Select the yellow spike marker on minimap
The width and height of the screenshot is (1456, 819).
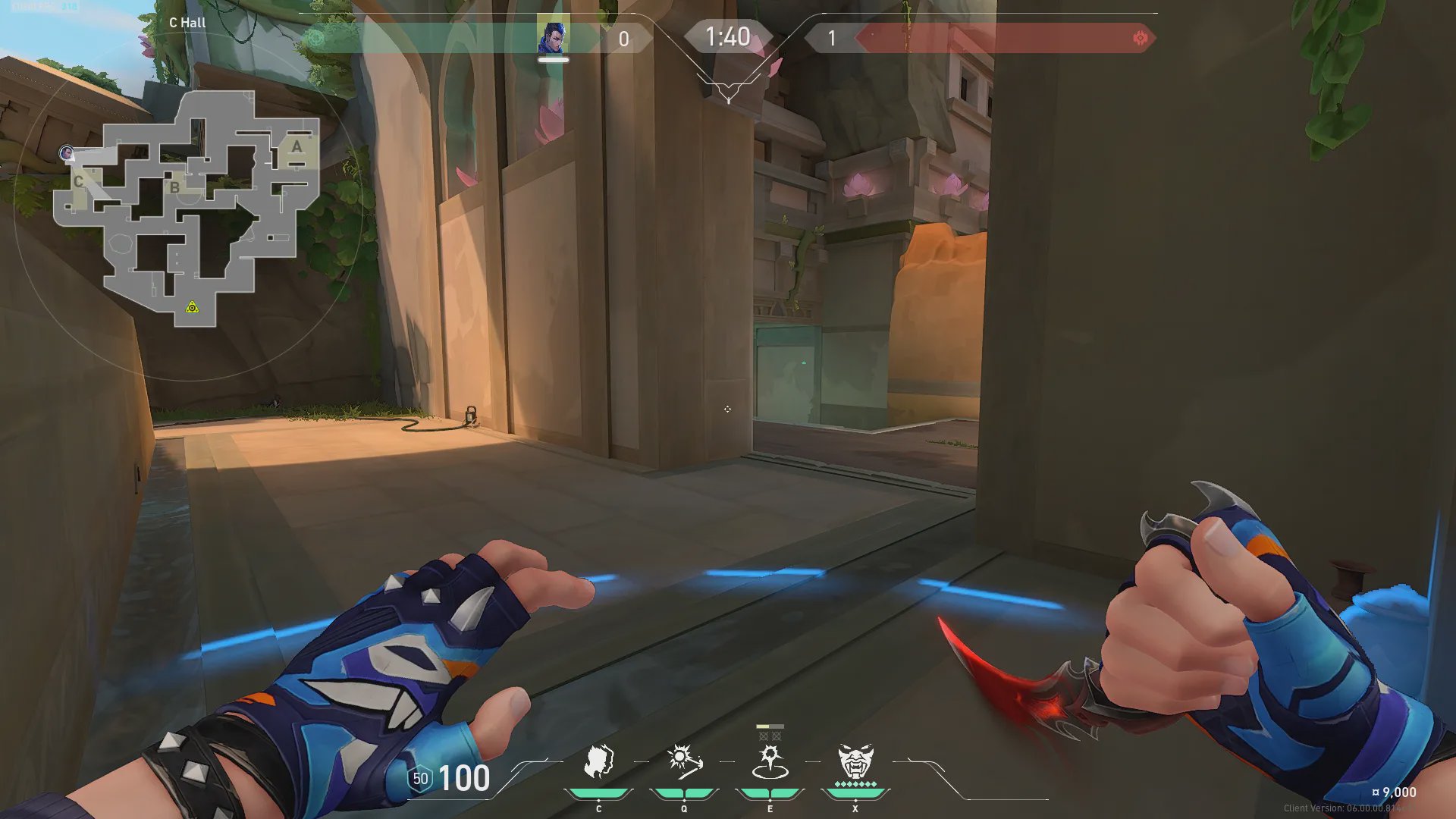tap(193, 307)
